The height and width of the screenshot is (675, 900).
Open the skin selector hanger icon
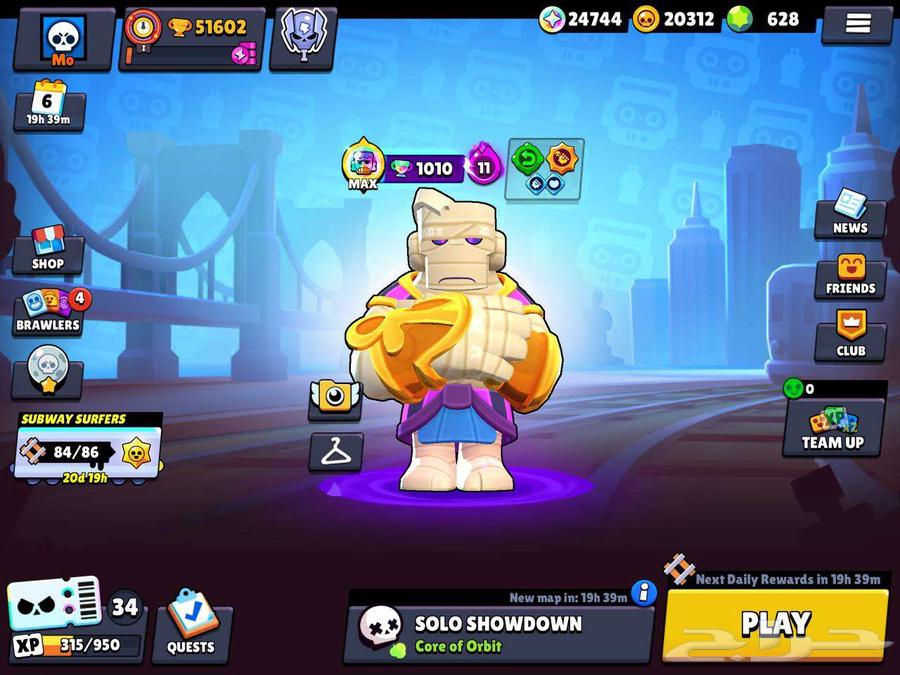click(x=335, y=452)
